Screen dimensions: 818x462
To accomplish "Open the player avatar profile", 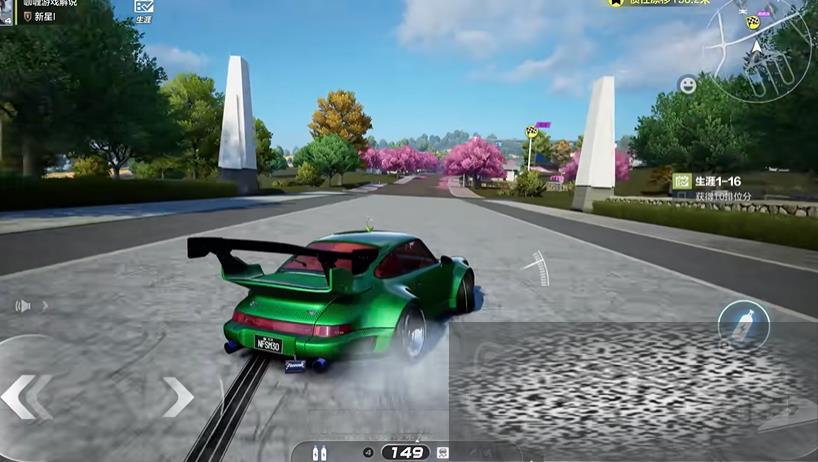I will (8, 10).
